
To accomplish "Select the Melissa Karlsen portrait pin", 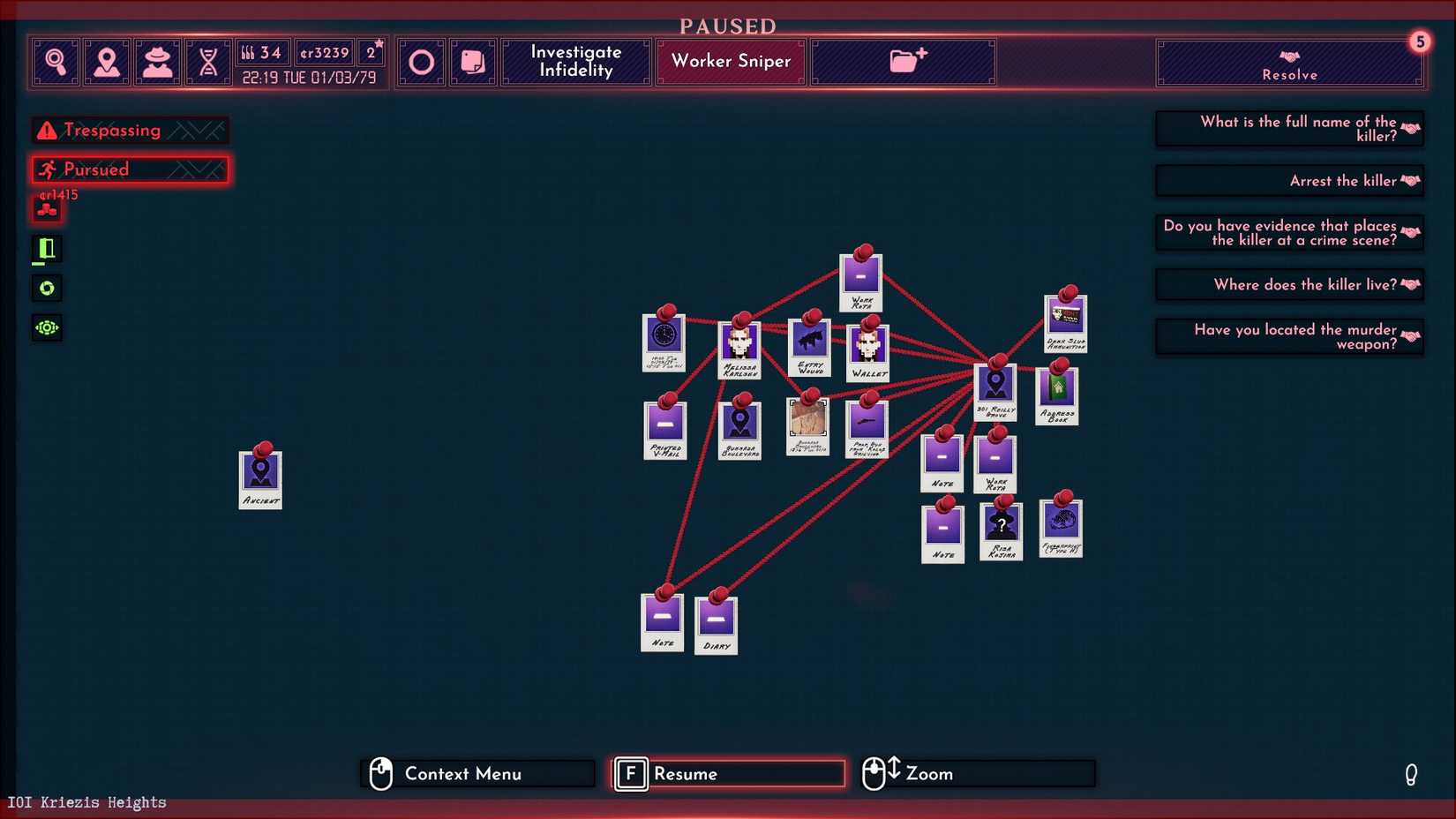I will [x=739, y=344].
